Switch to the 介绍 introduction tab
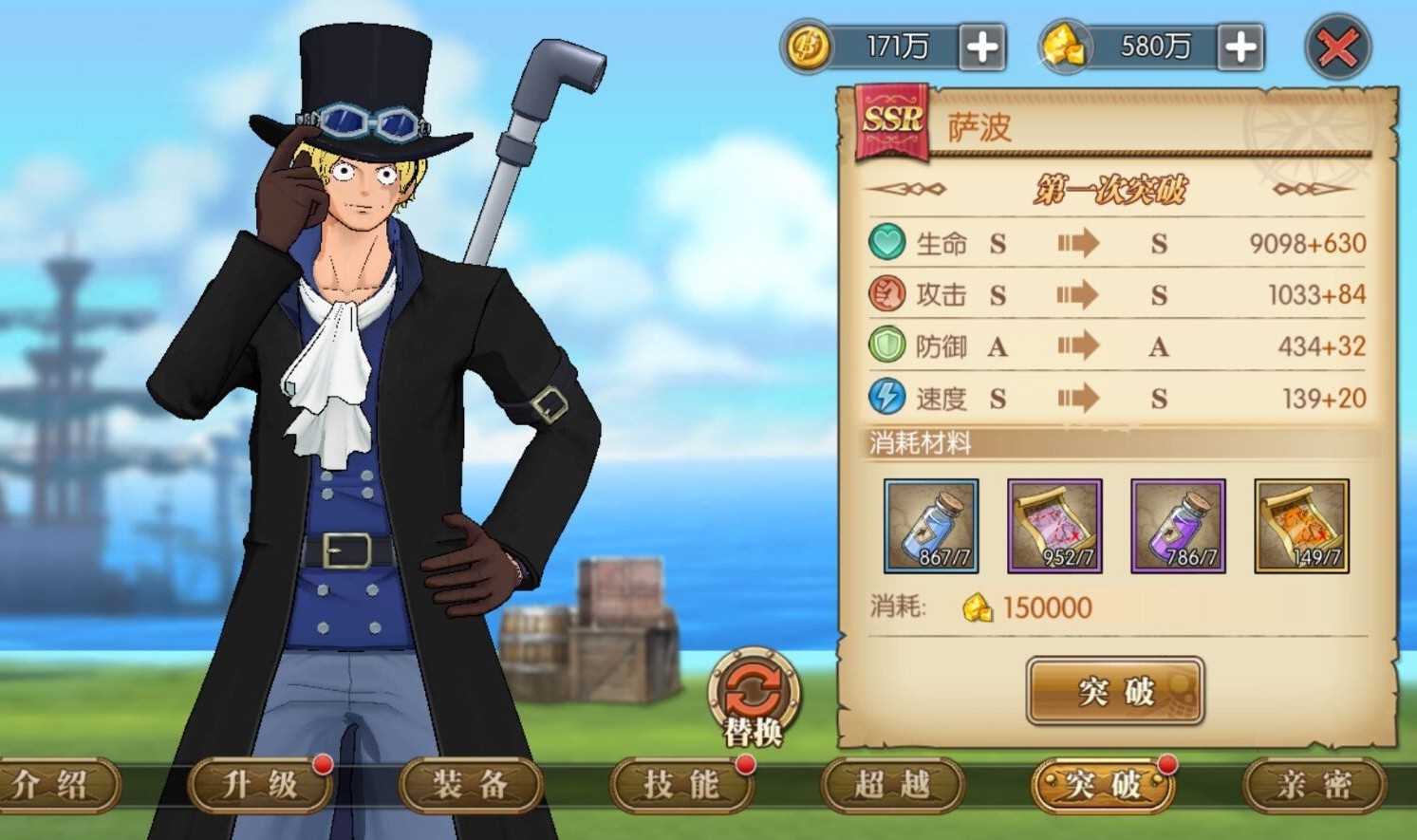The height and width of the screenshot is (840, 1417). click(x=52, y=785)
